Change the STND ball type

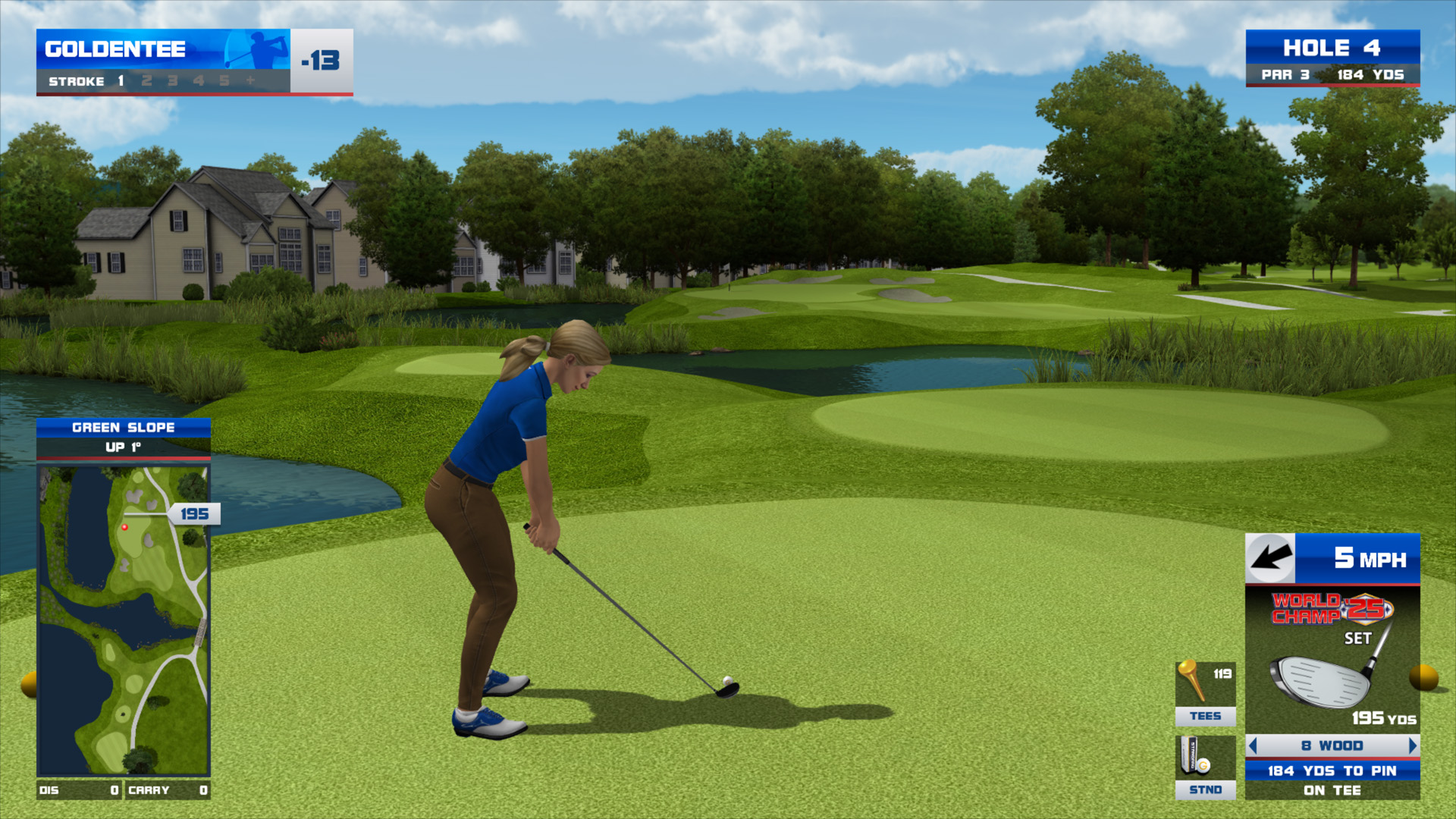click(x=1205, y=767)
